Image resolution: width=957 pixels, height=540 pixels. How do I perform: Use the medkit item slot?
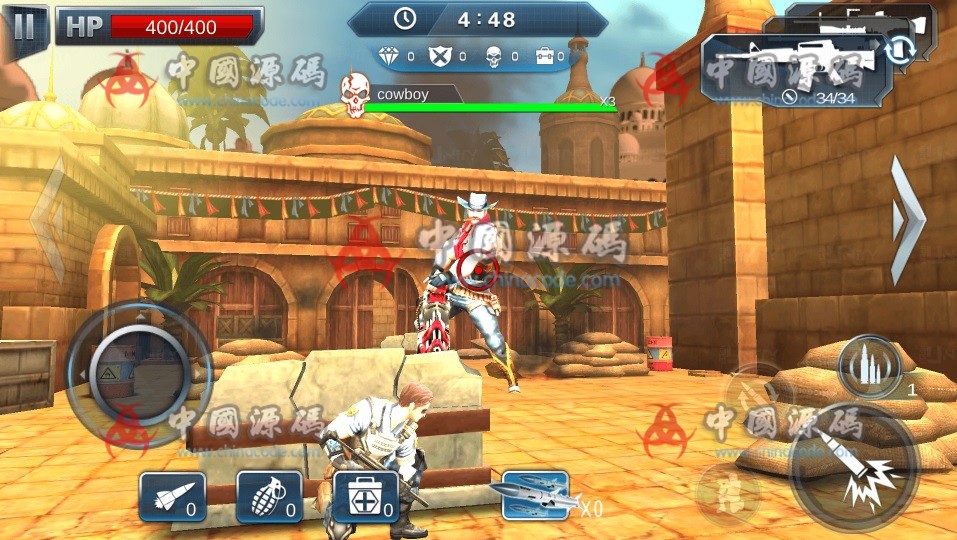(365, 496)
